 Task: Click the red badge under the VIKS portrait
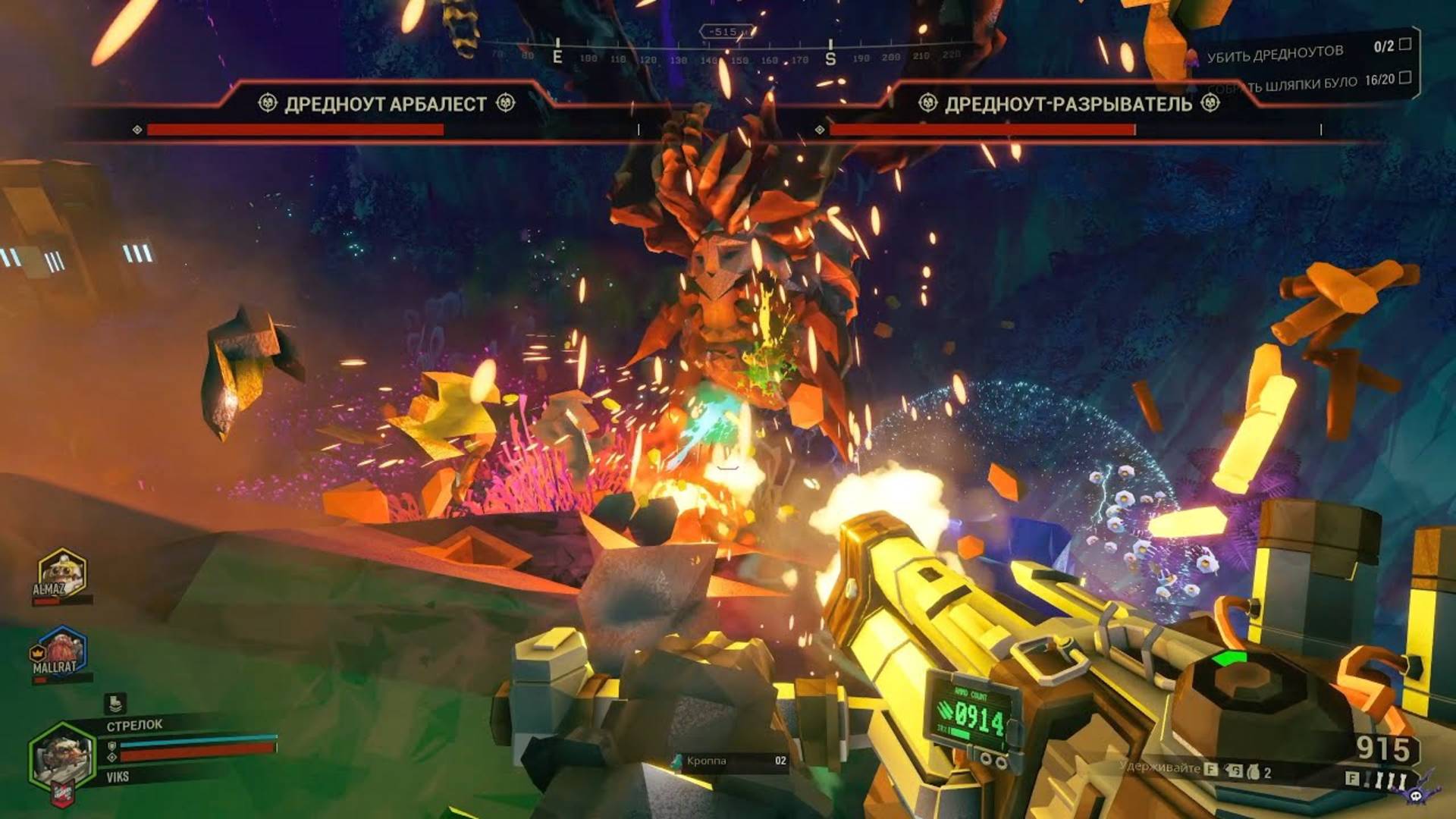point(64,795)
